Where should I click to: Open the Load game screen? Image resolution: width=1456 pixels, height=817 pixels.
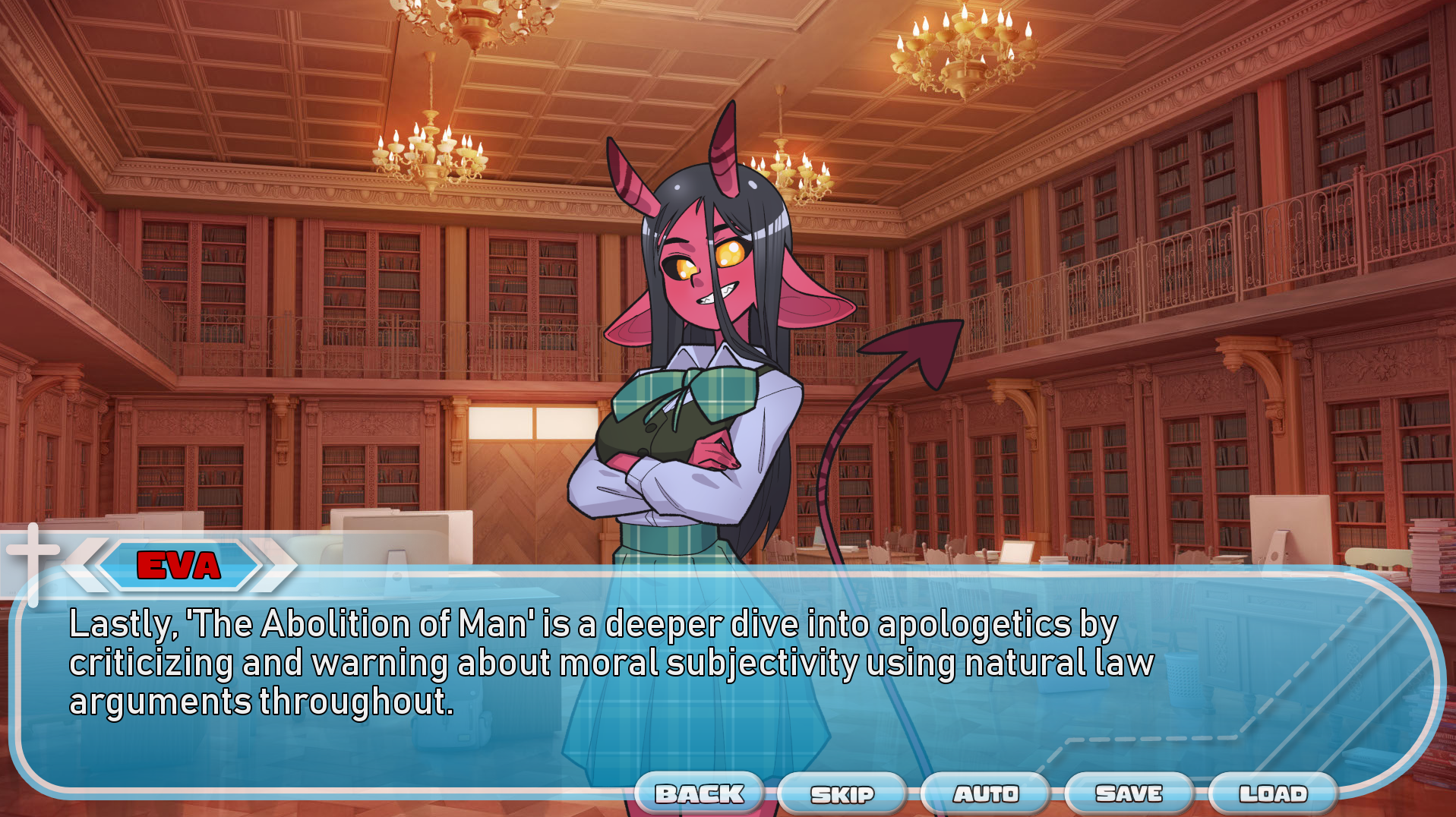pyautogui.click(x=1273, y=793)
